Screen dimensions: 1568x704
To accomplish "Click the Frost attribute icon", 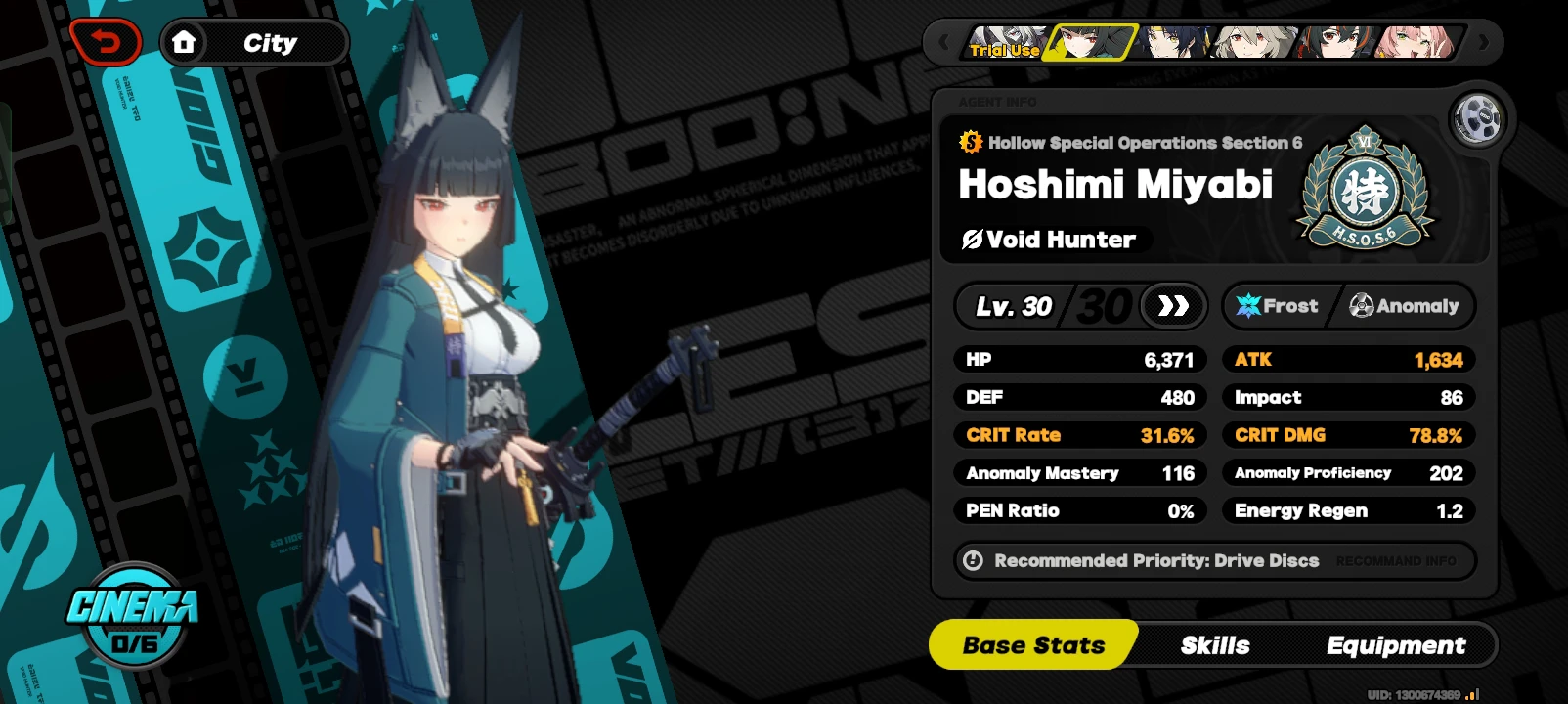I will point(1250,306).
